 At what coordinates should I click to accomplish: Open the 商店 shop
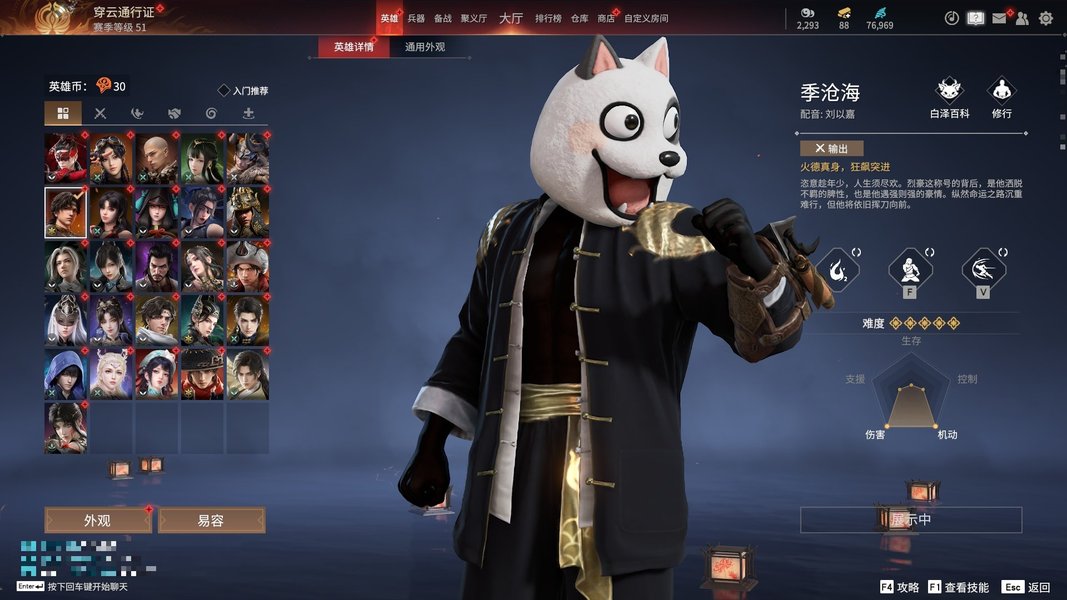[x=606, y=18]
